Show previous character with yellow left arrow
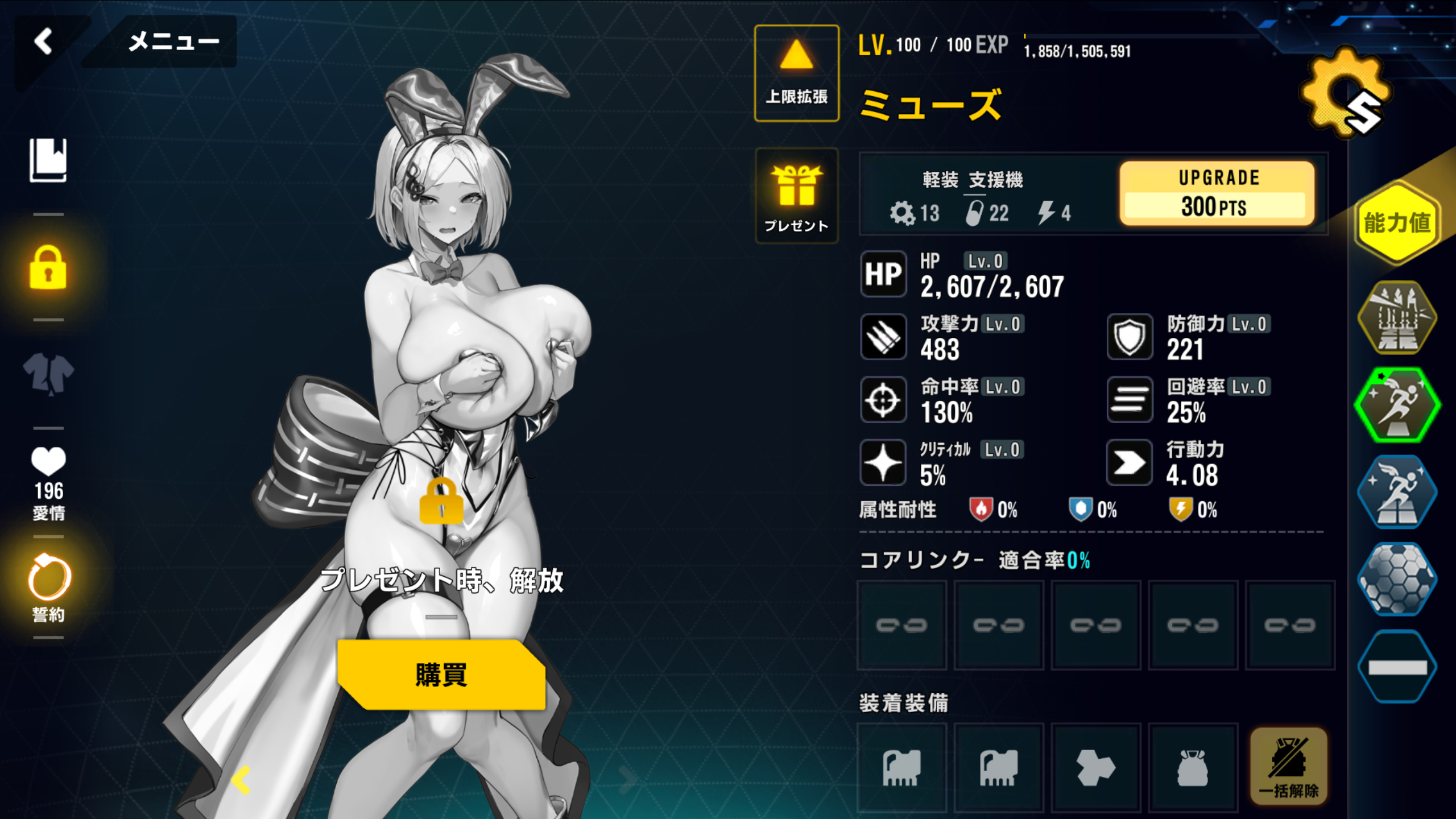Image resolution: width=1456 pixels, height=819 pixels. [x=241, y=779]
